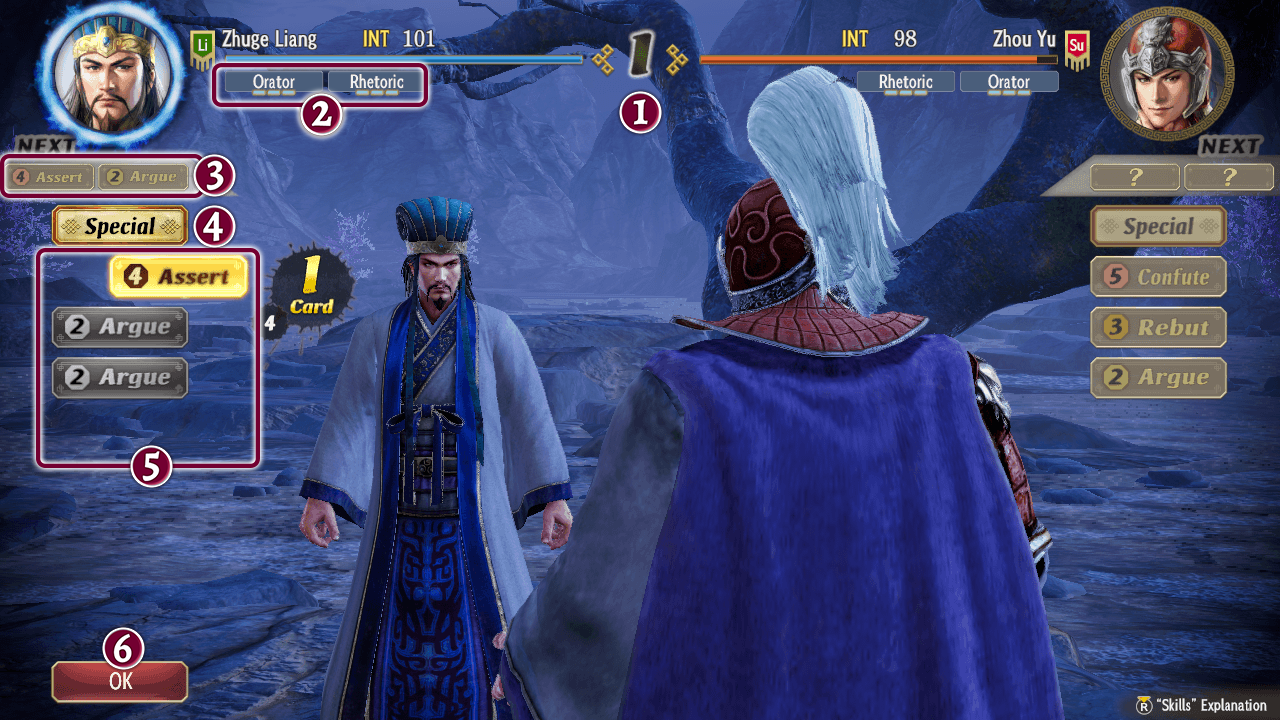
Task: Click Zhou Yu's Rebut card
Action: pyautogui.click(x=1158, y=327)
